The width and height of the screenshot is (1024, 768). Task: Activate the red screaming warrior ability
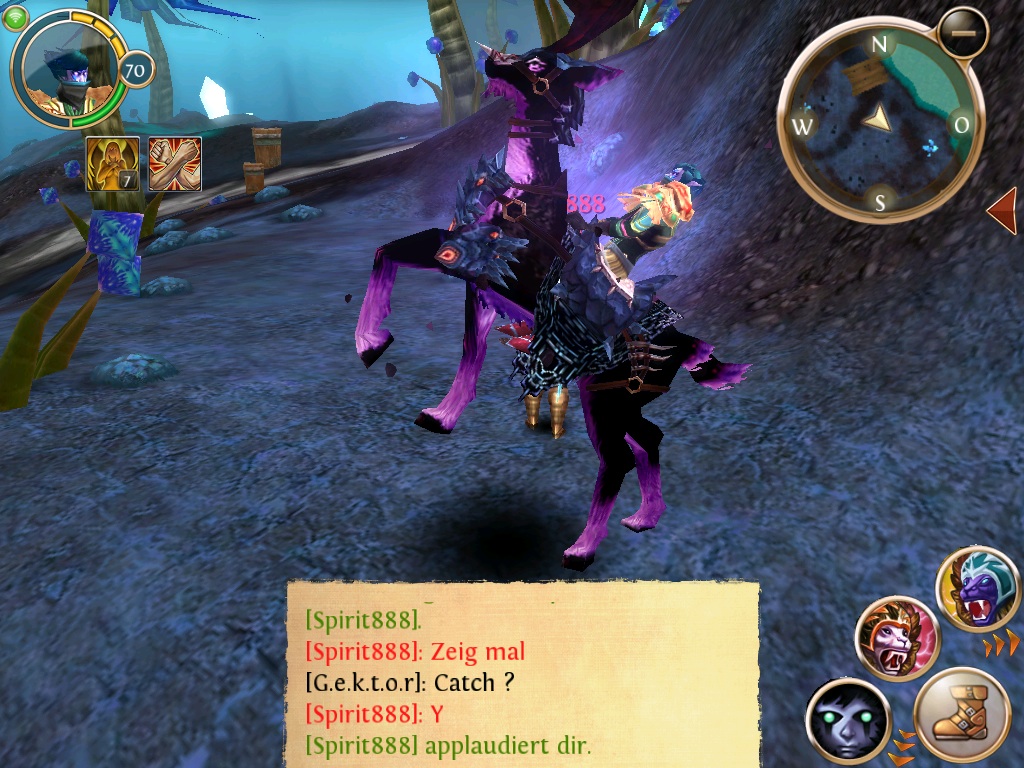pyautogui.click(x=897, y=637)
